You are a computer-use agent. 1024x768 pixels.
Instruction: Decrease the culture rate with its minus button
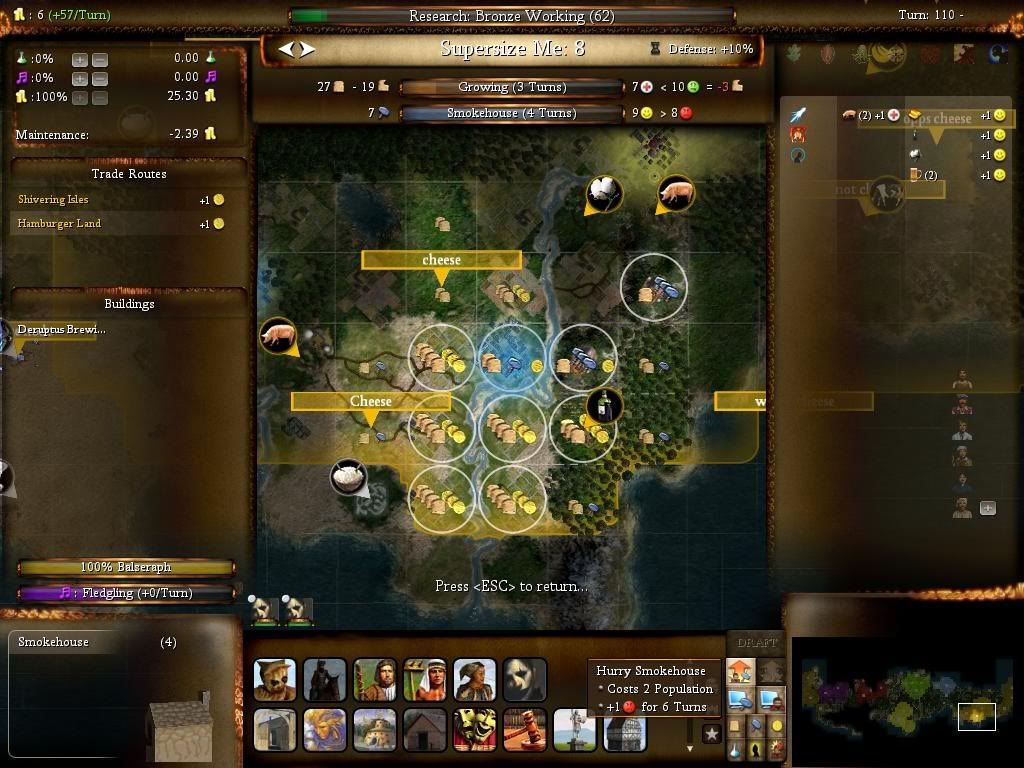(x=100, y=78)
